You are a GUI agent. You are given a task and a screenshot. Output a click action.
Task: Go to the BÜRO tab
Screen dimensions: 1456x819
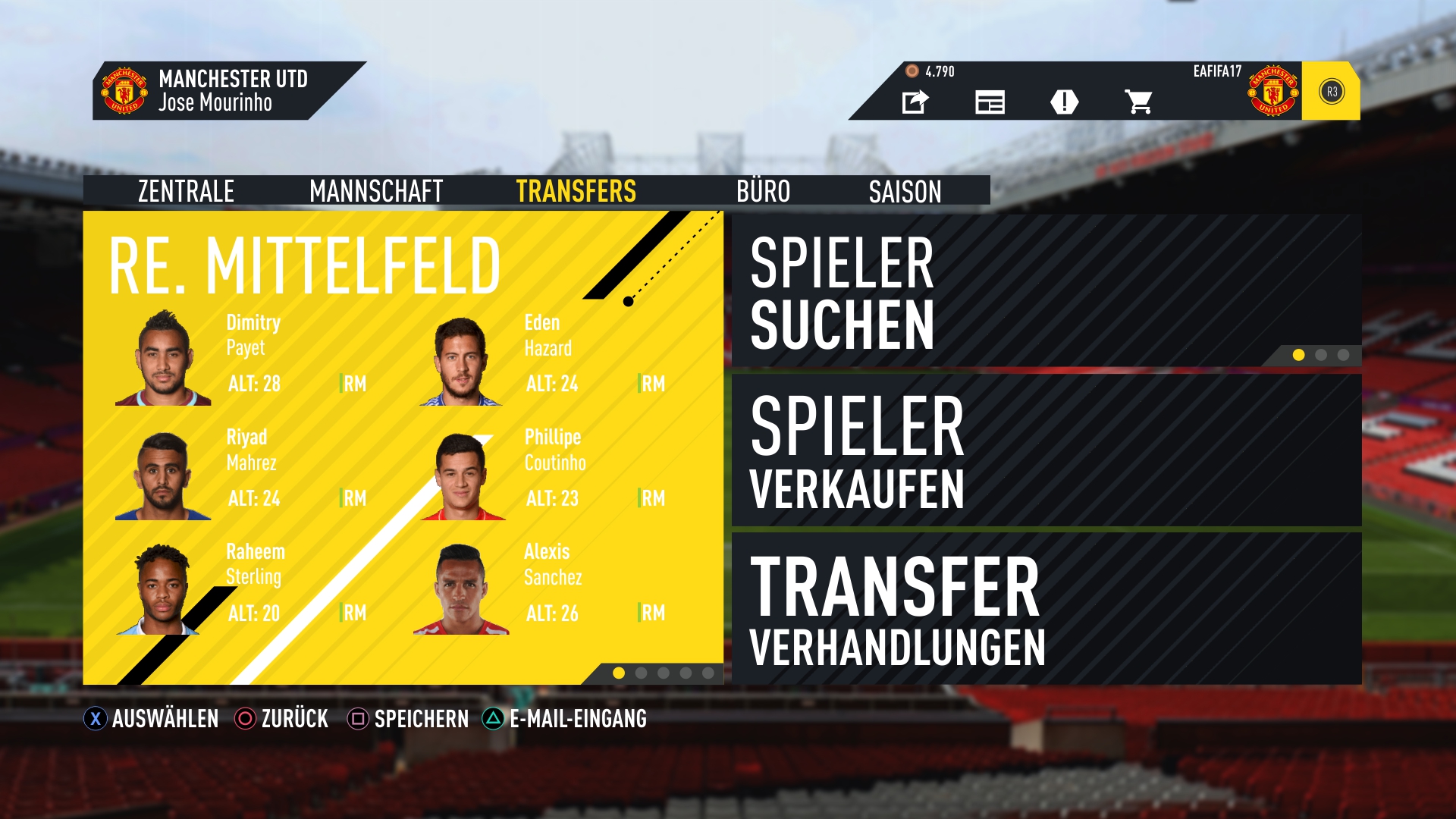763,191
